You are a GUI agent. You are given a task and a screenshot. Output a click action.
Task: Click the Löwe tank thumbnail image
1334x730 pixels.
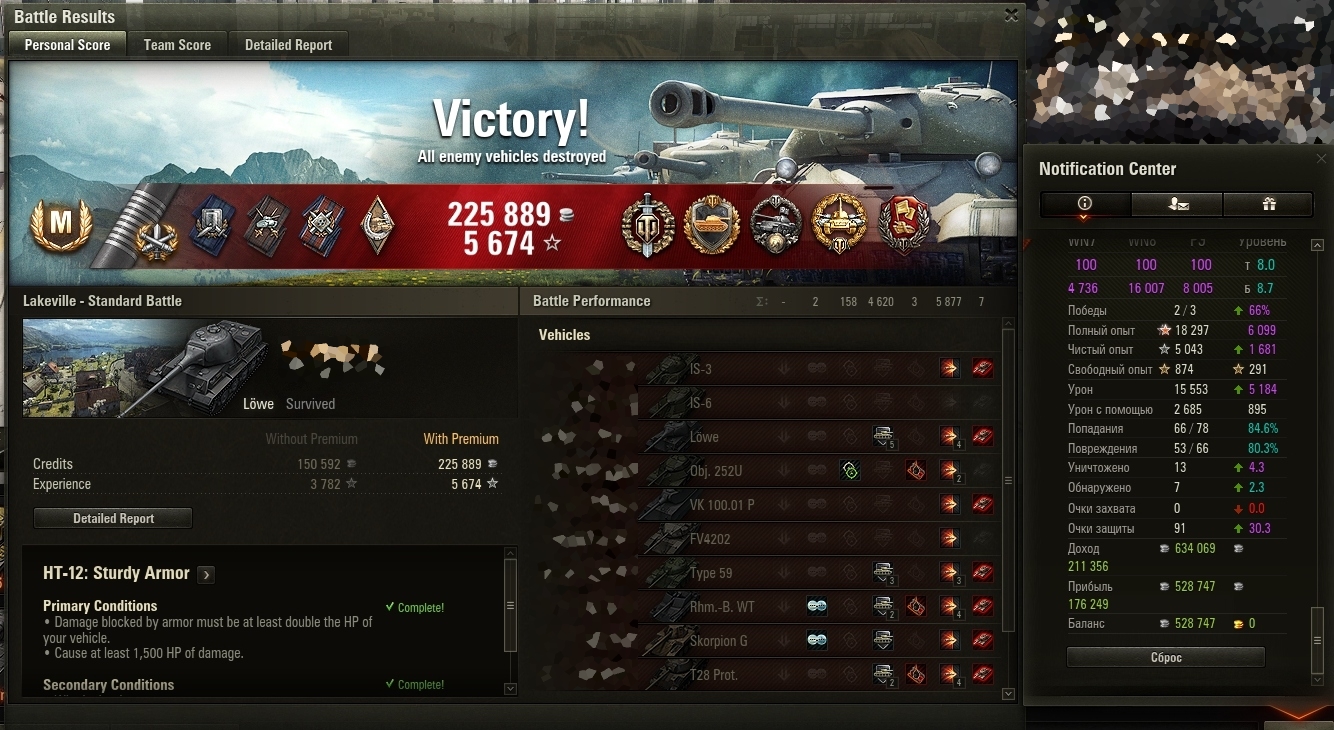click(x=146, y=368)
